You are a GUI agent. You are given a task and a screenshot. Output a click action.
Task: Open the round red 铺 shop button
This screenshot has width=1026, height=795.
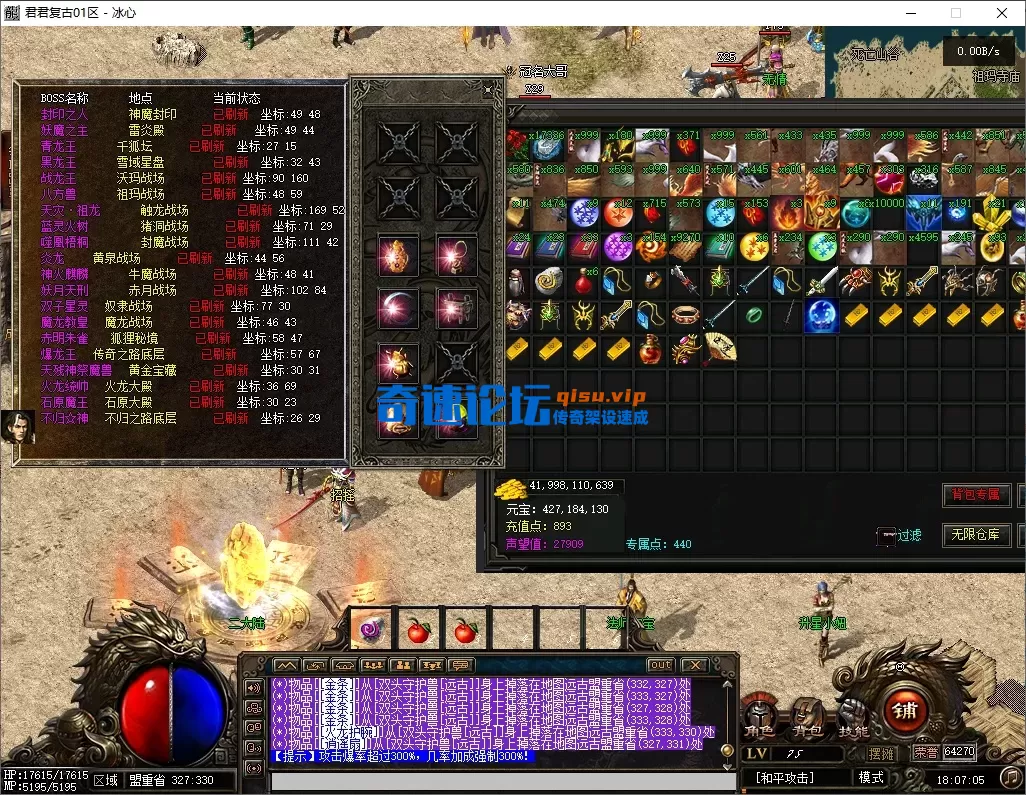[906, 708]
